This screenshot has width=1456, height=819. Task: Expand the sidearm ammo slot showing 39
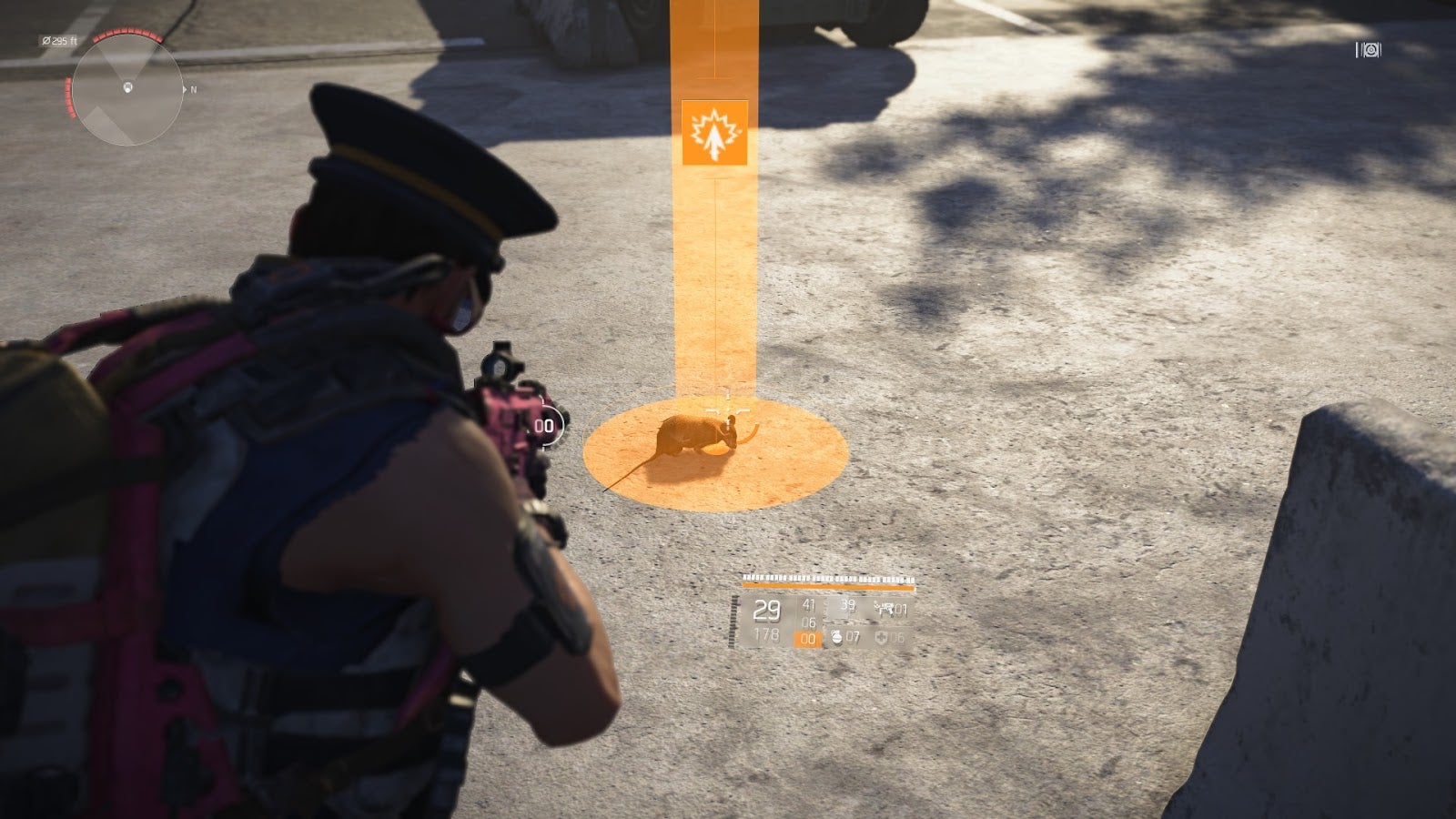[x=851, y=606]
